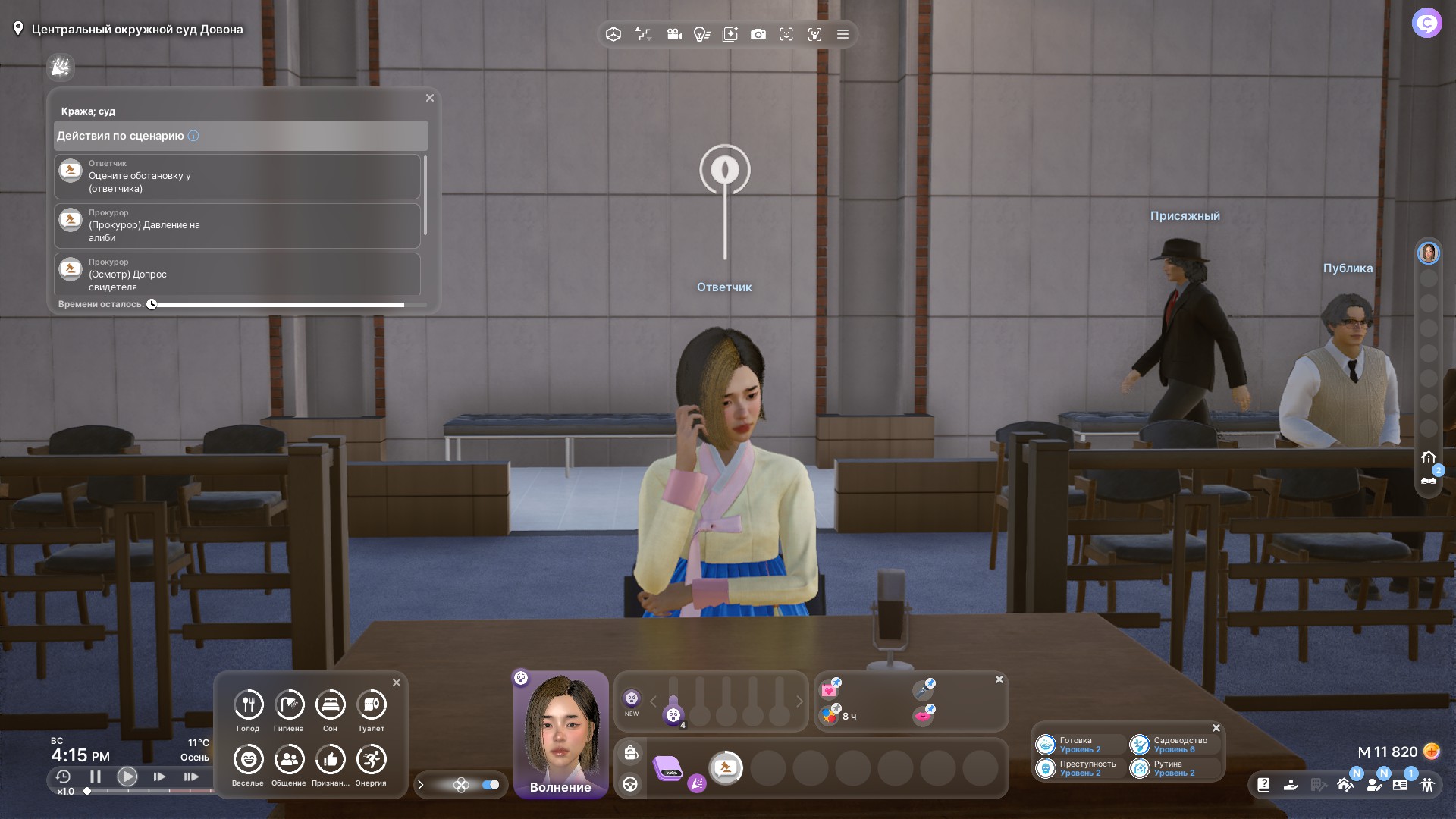Pause the game time
The height and width of the screenshot is (819, 1456).
(96, 777)
